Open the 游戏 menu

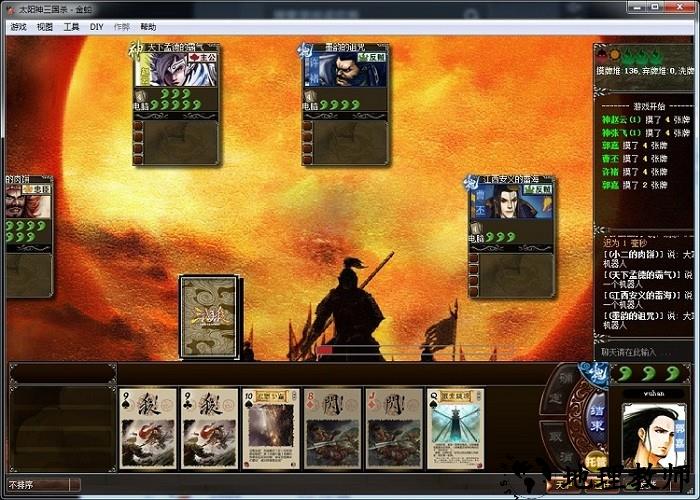click(x=18, y=27)
